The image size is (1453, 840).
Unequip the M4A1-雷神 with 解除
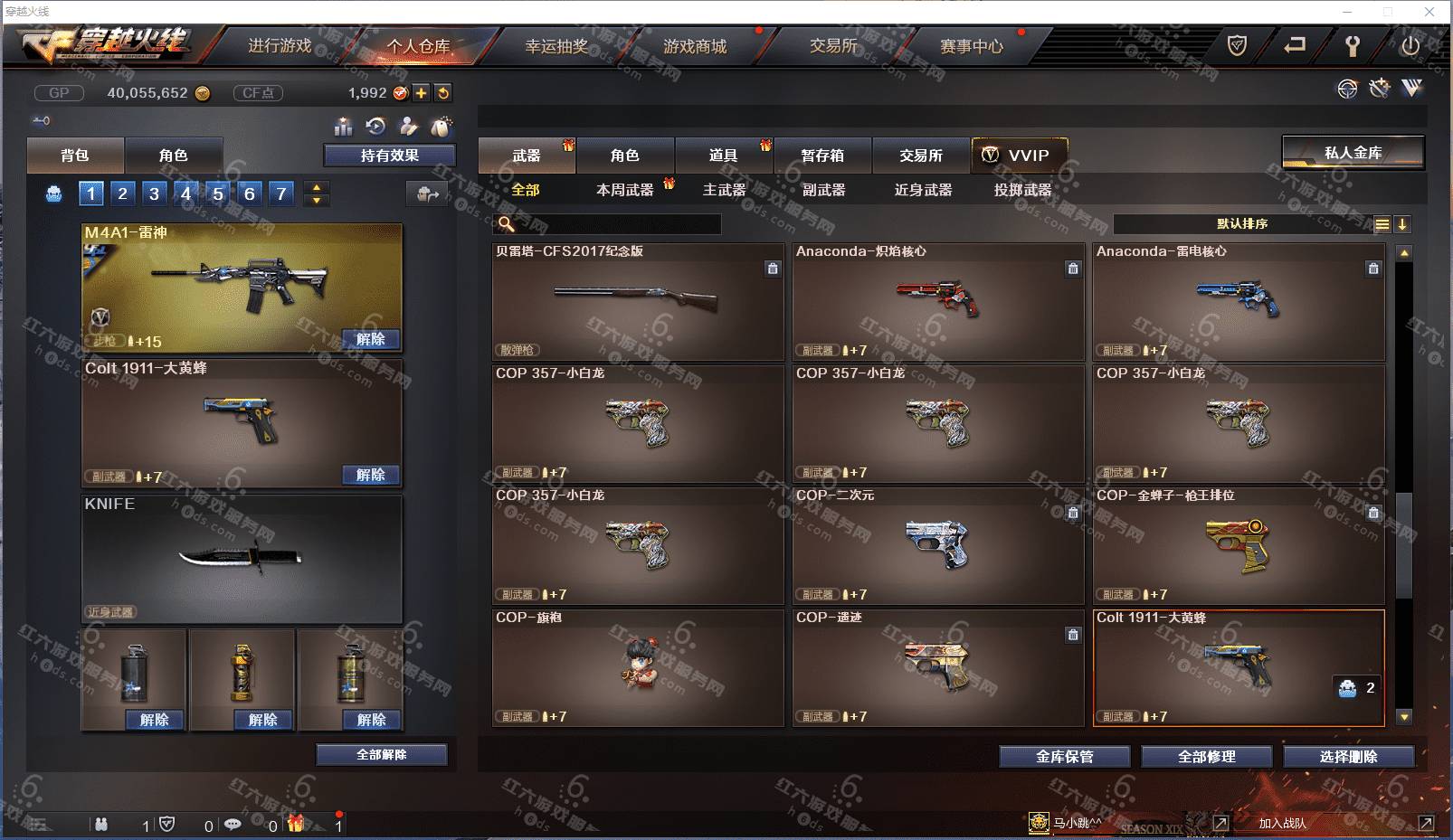click(370, 339)
